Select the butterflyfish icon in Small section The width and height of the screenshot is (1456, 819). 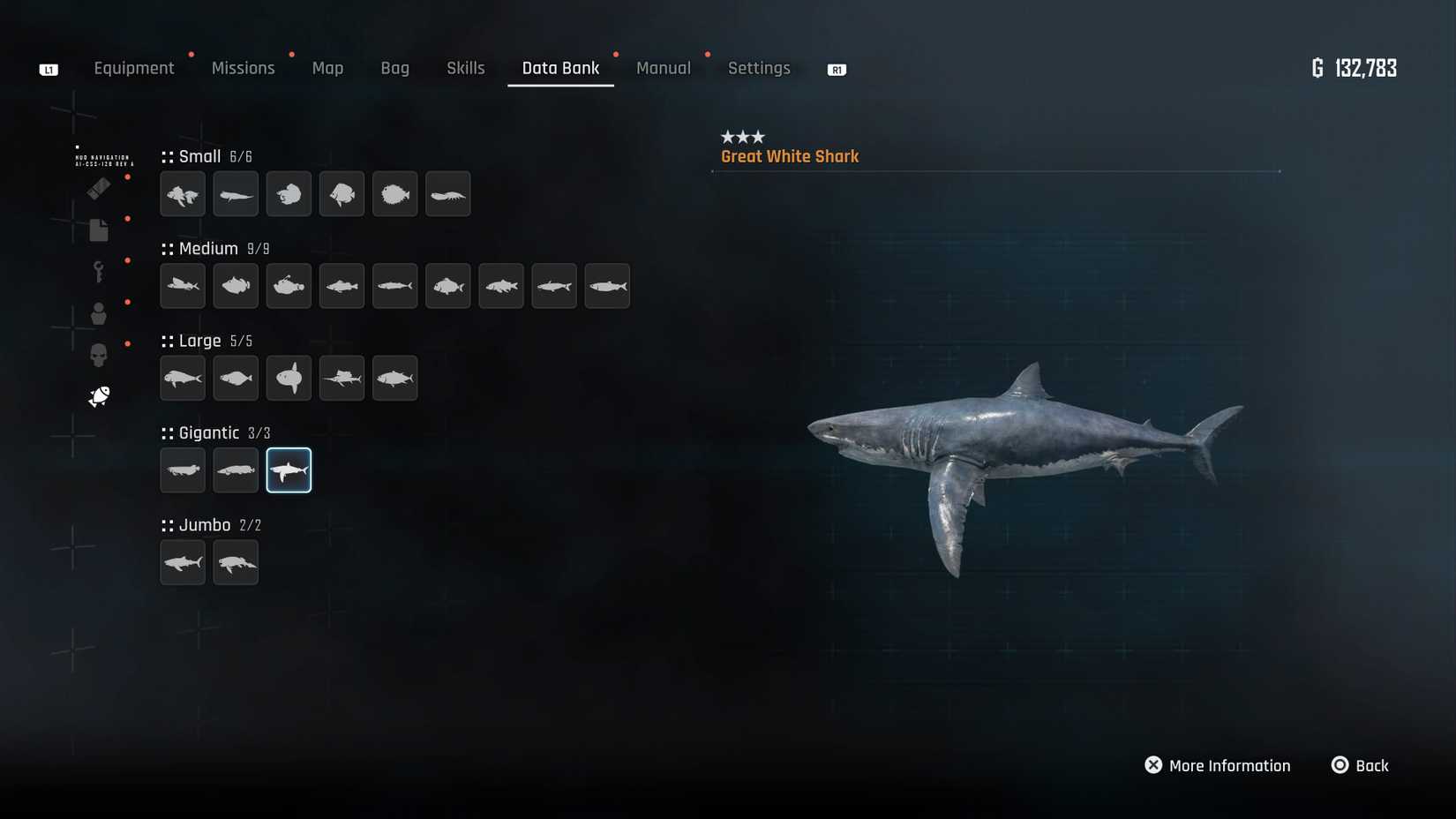(x=341, y=194)
